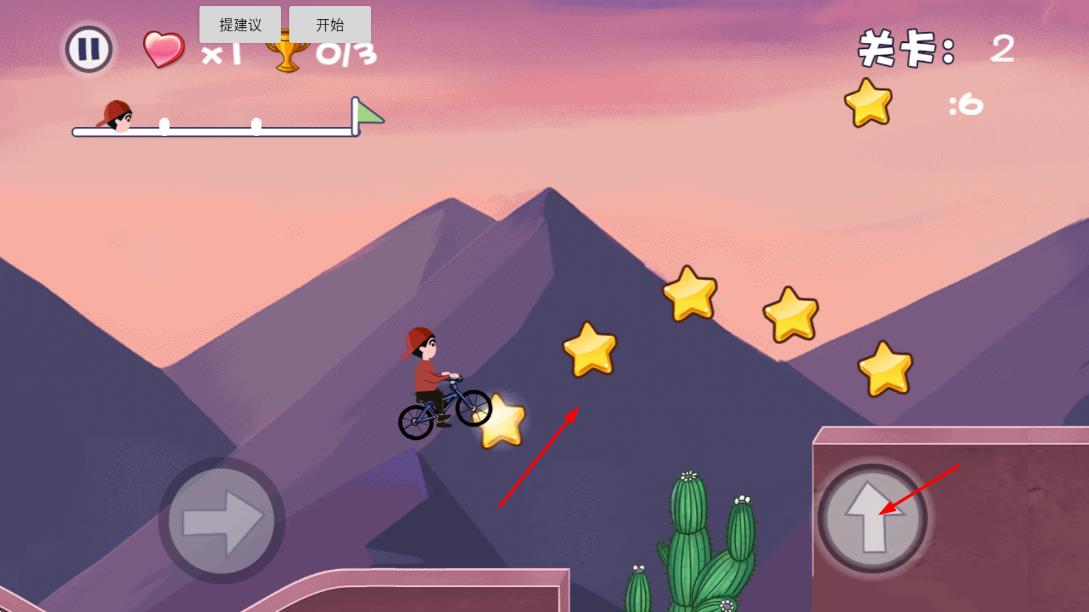Tap the right arrow move button
This screenshot has height=612, width=1089.
click(x=221, y=520)
